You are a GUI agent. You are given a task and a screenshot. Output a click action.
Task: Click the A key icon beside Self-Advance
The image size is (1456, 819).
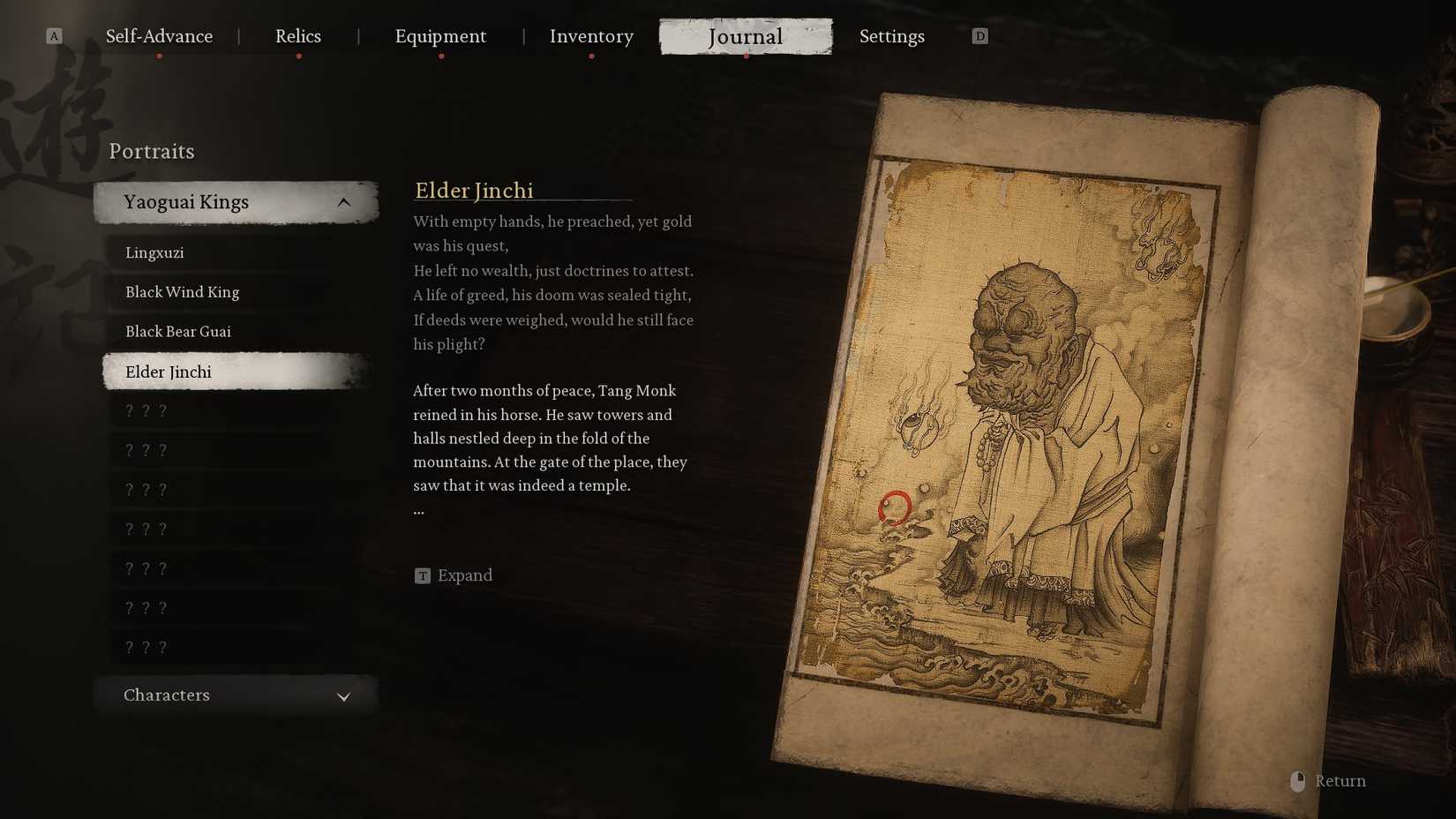[x=55, y=36]
